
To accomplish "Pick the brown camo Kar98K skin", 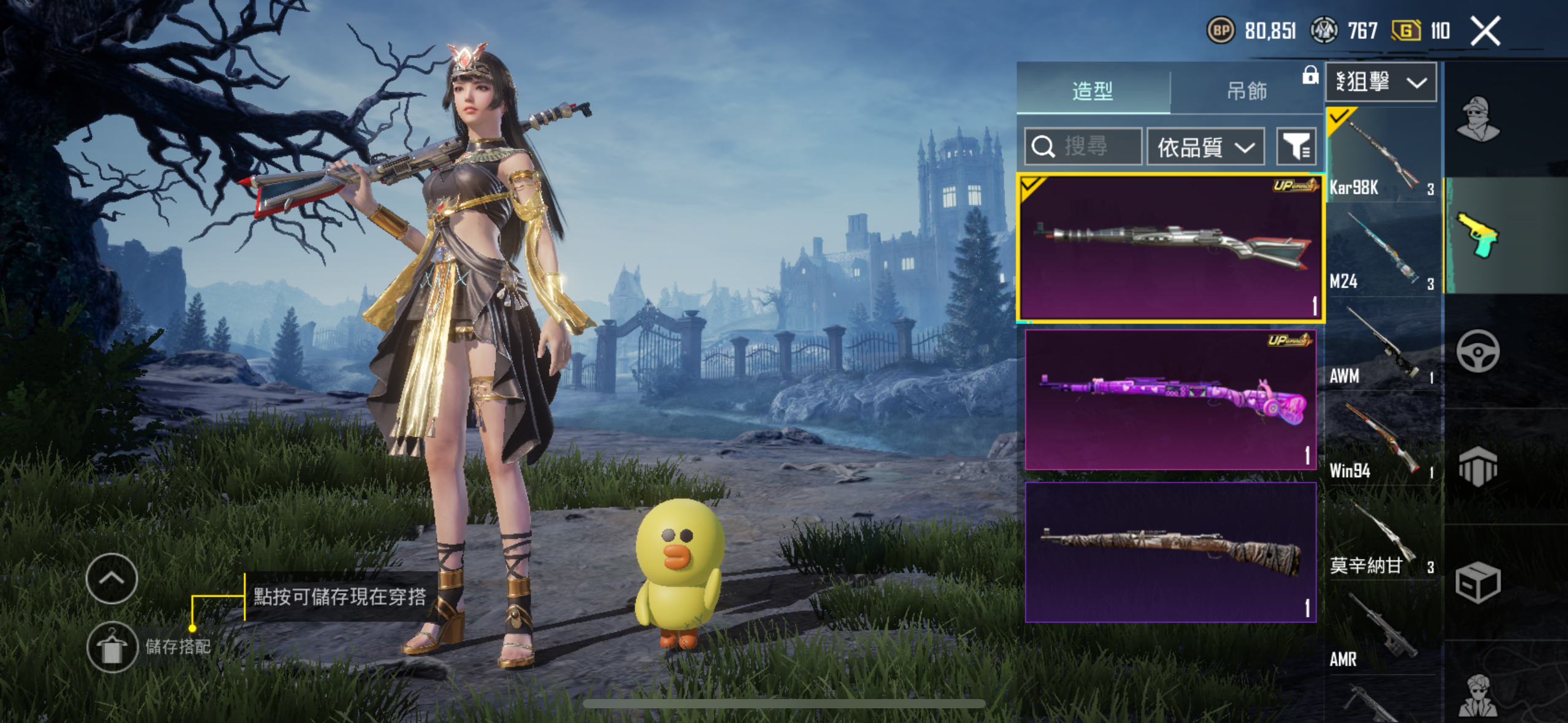I will point(1170,552).
